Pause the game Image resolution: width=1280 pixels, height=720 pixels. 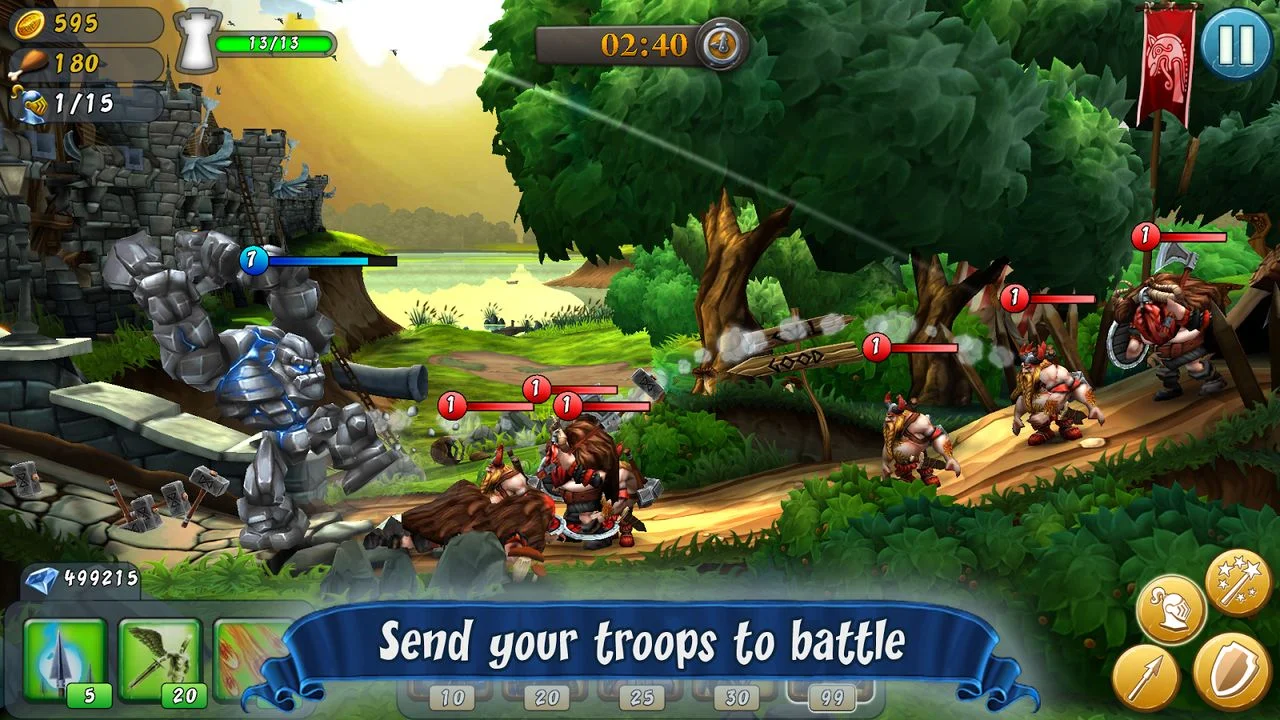[1235, 46]
